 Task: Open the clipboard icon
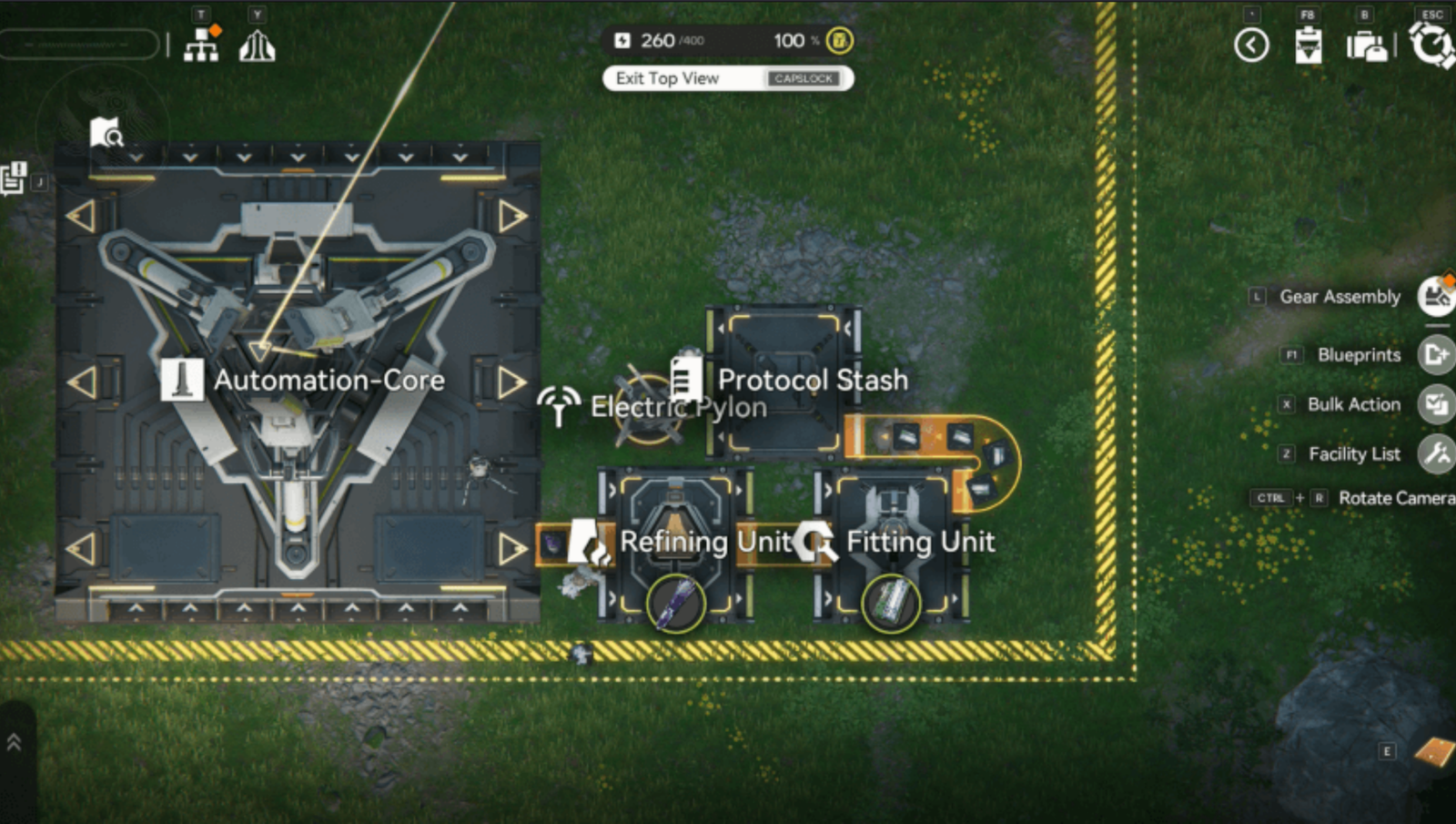coord(1308,45)
